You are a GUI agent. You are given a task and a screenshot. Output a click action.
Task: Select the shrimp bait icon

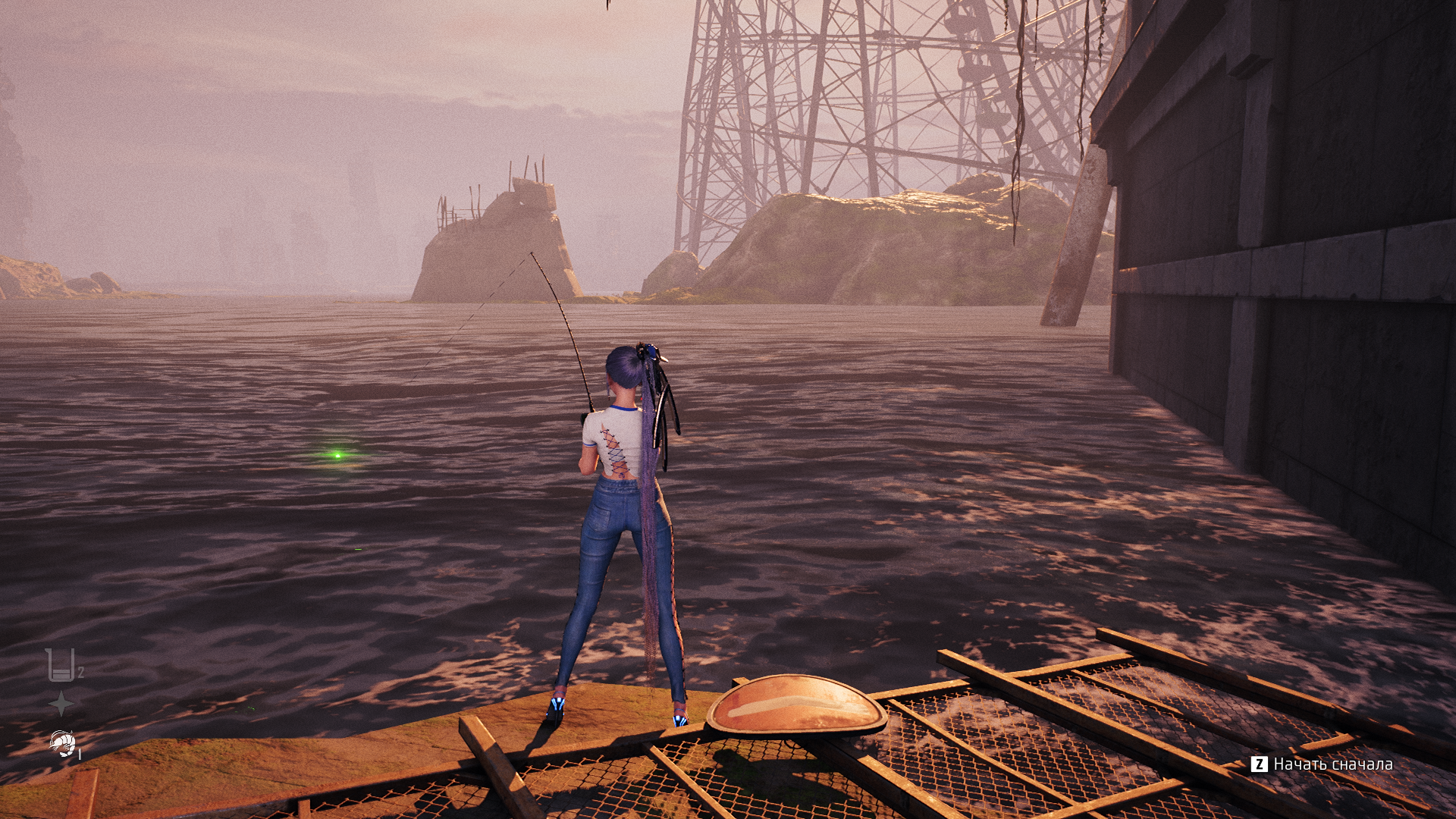(x=62, y=743)
